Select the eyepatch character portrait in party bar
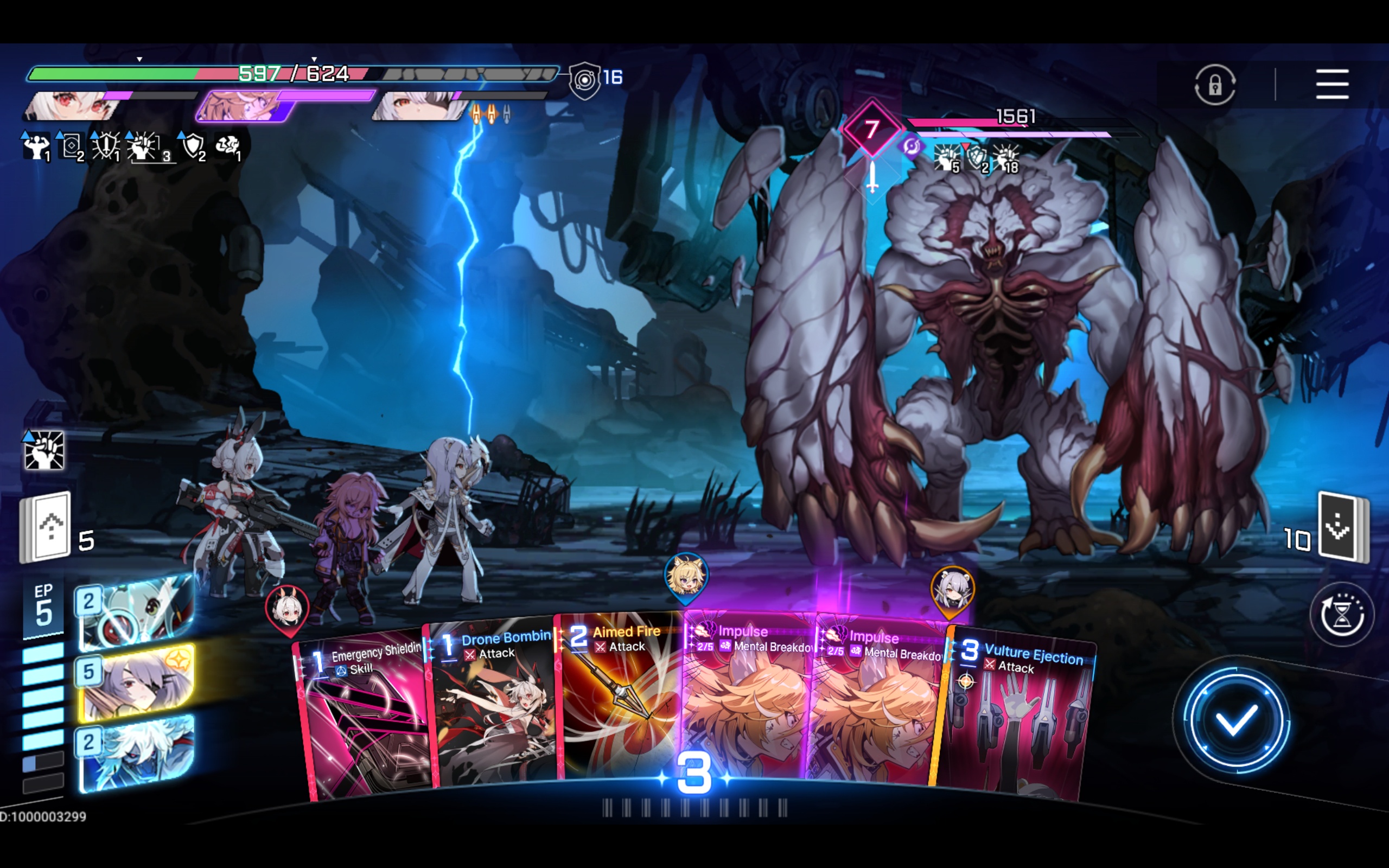 pyautogui.click(x=419, y=107)
